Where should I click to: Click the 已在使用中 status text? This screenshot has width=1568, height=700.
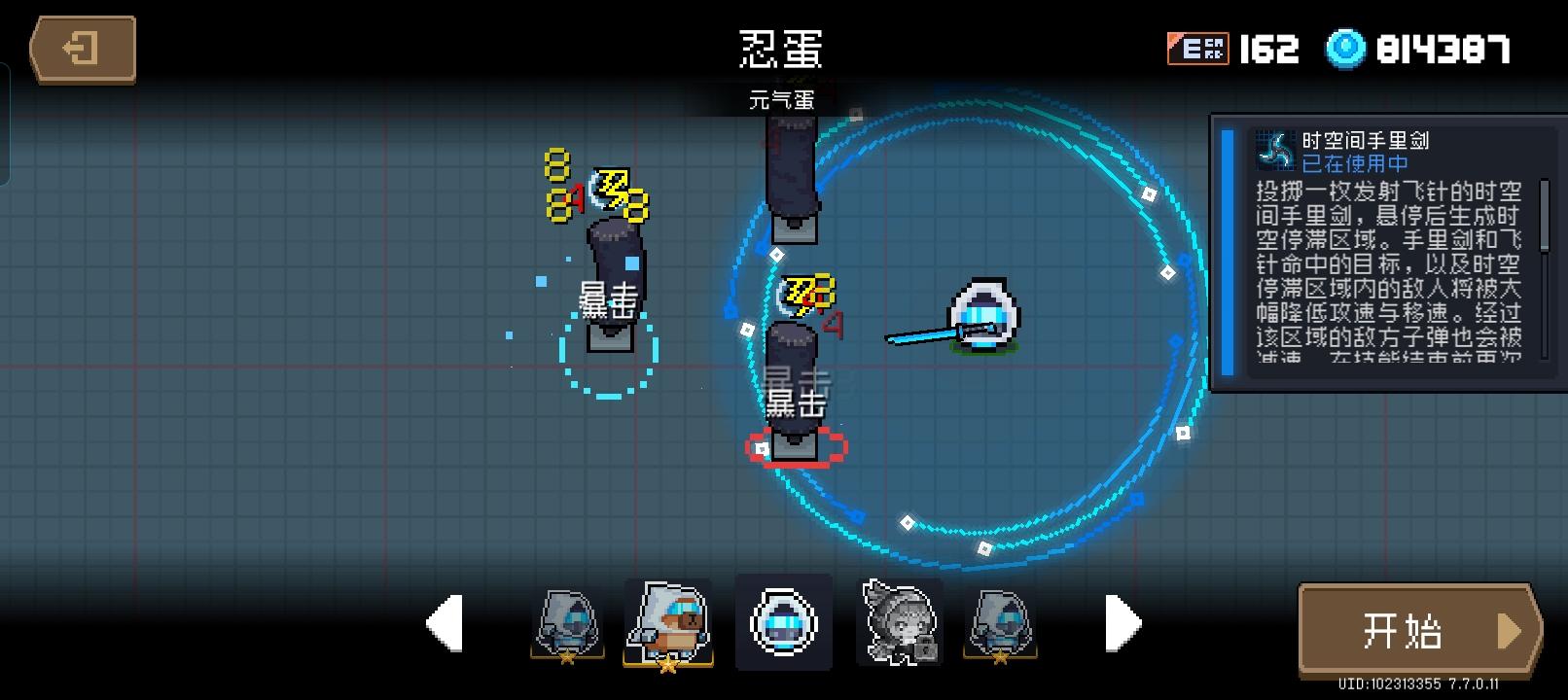click(1354, 164)
